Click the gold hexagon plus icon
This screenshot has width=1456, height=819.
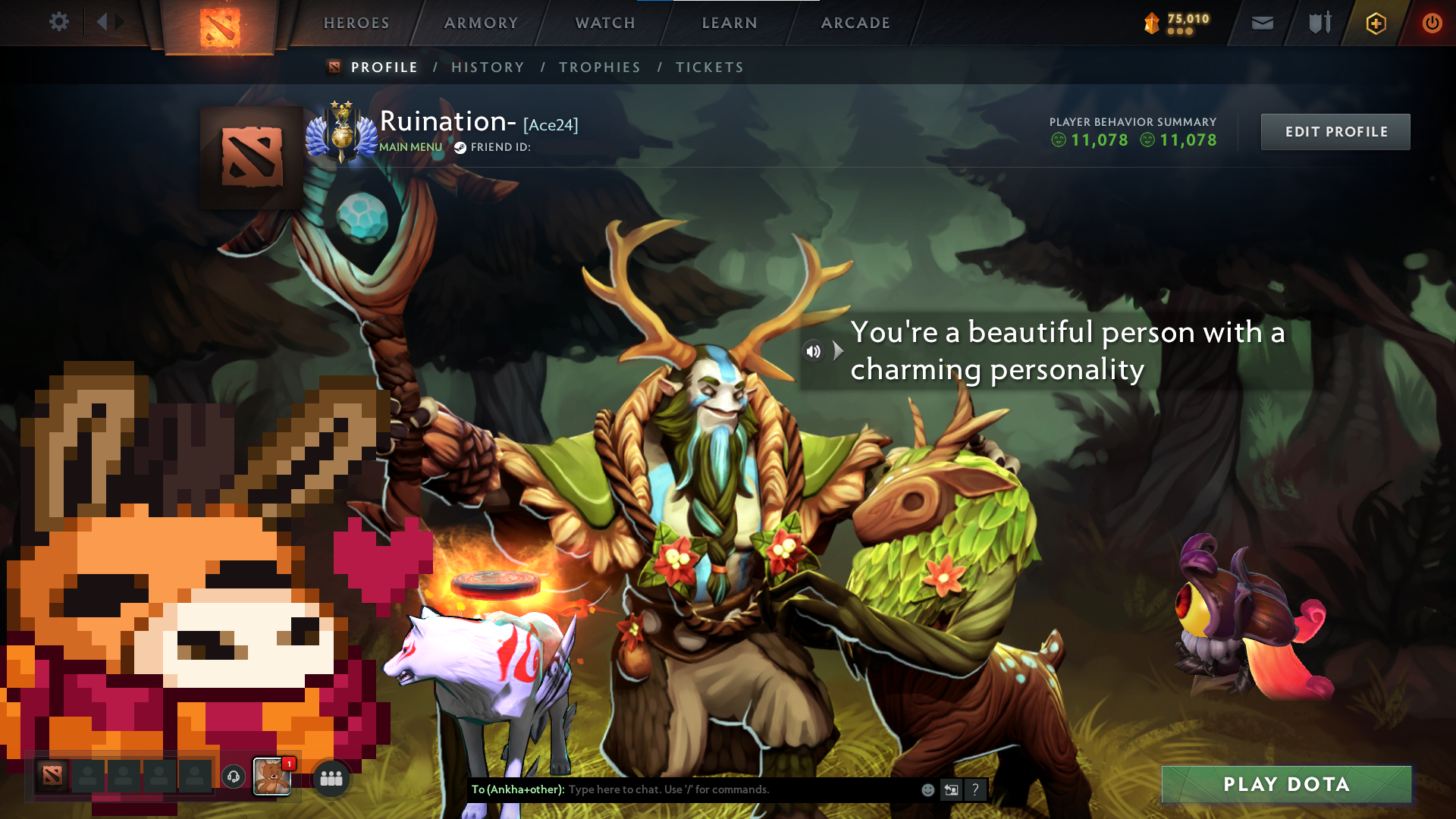[x=1376, y=24]
